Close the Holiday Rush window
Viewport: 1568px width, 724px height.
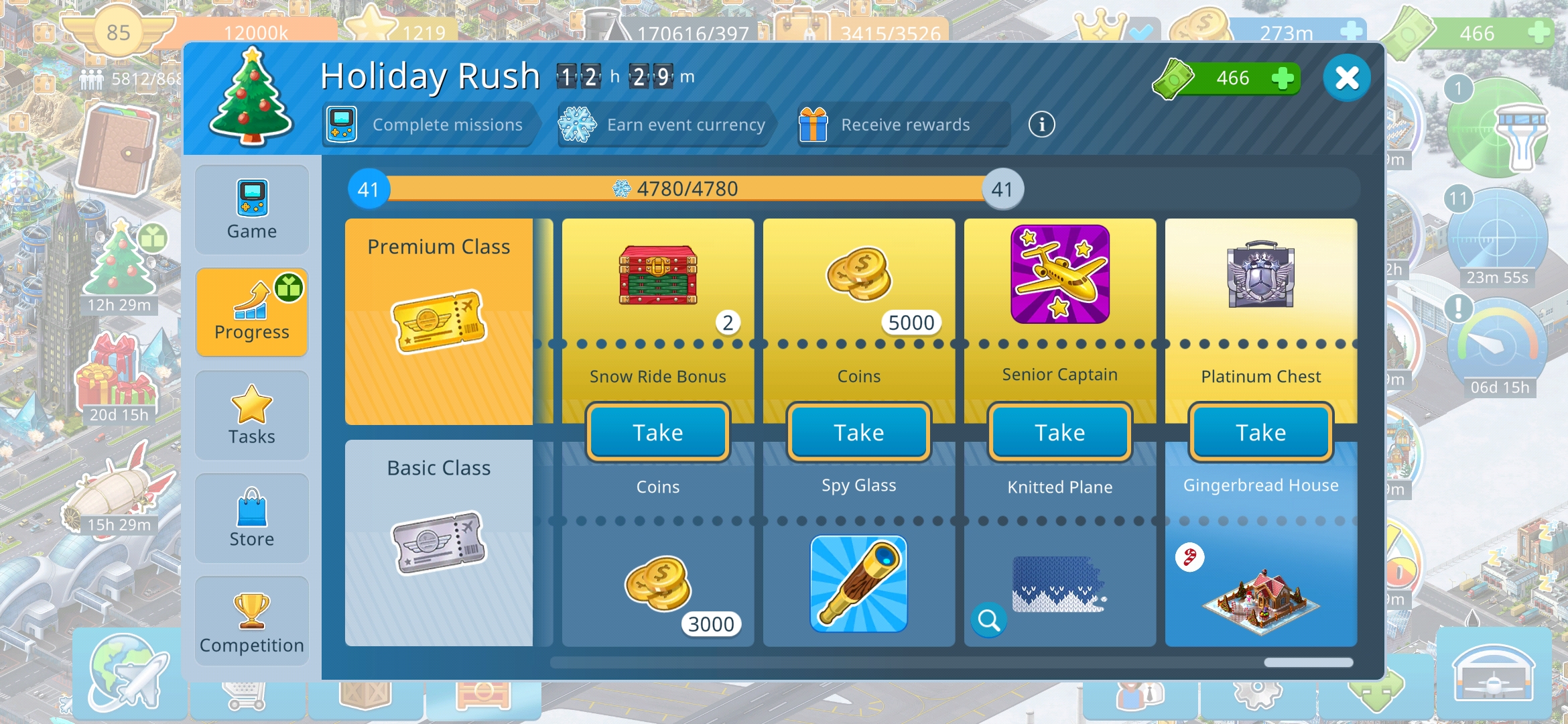[1346, 78]
